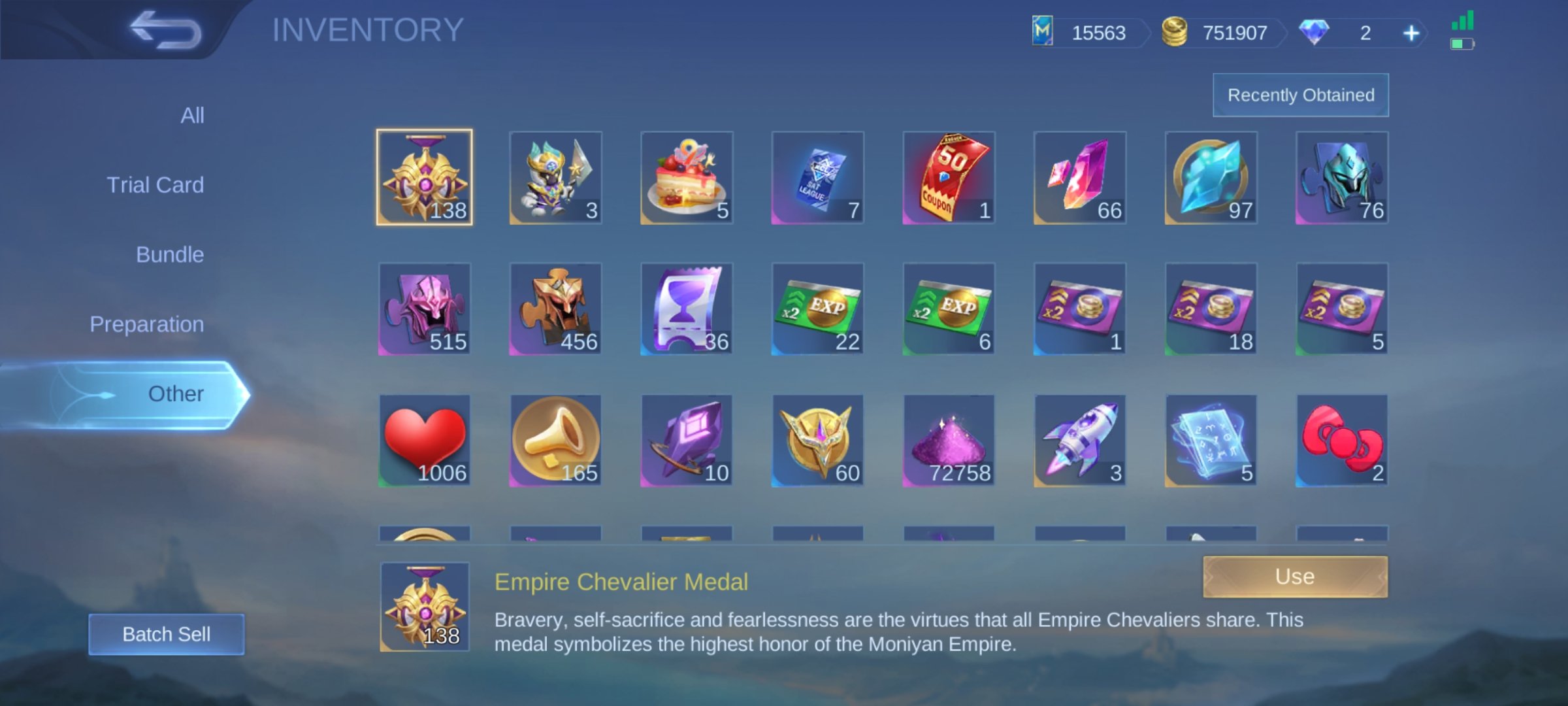This screenshot has height=706, width=1568.
Task: Select the Empire Chevalier Medal item
Action: 424,176
